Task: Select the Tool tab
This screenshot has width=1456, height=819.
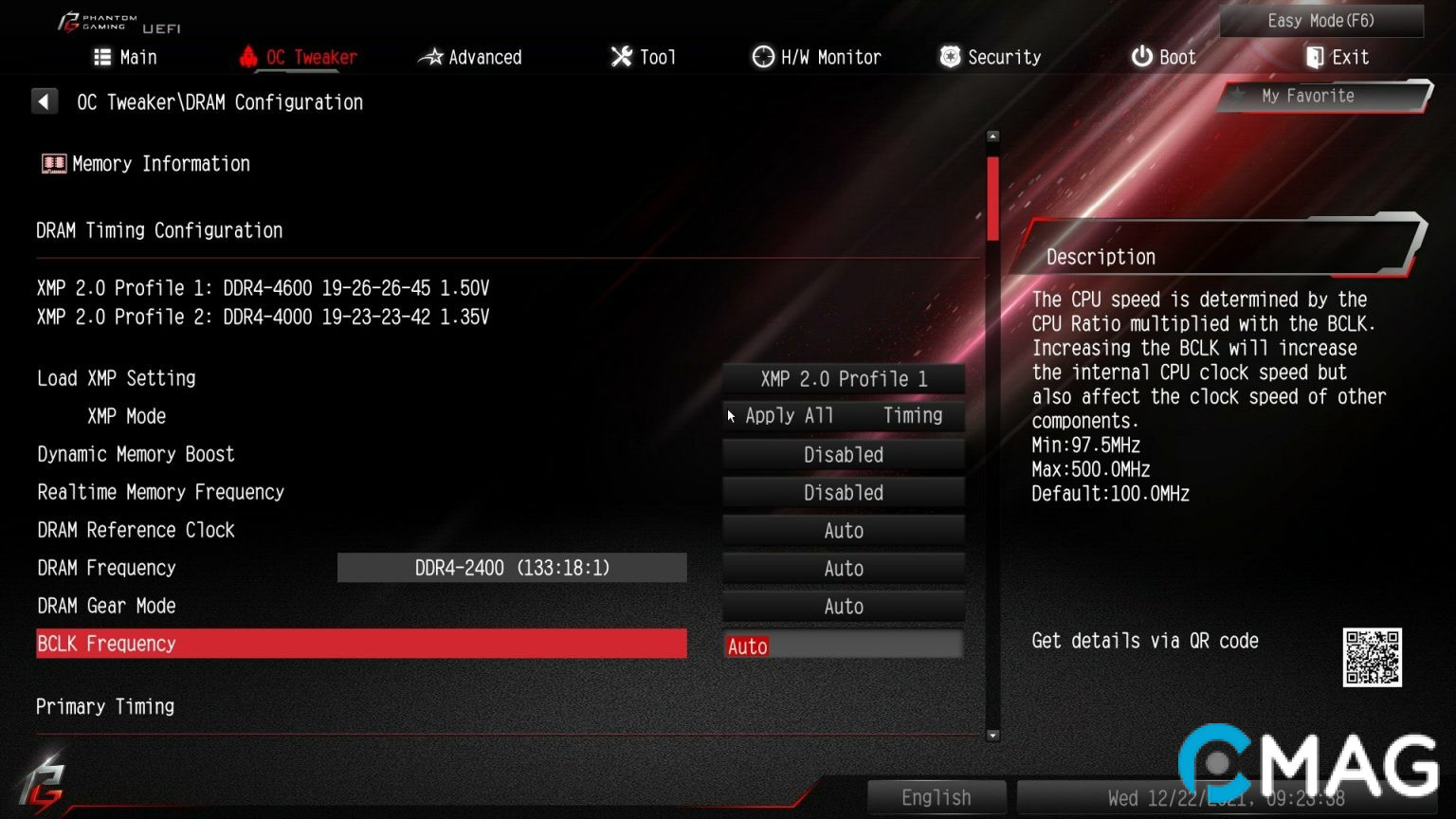Action: [x=644, y=58]
